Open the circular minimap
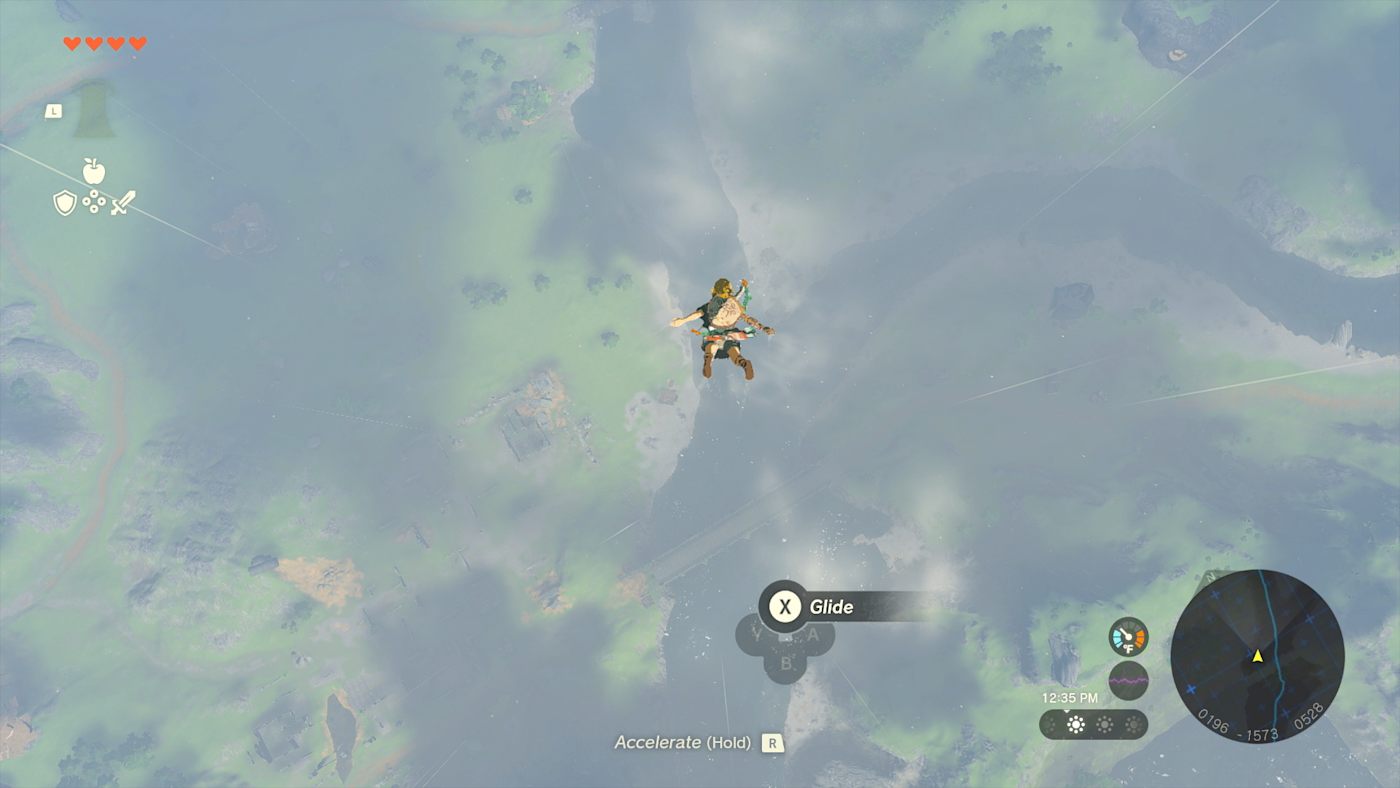 1257,656
